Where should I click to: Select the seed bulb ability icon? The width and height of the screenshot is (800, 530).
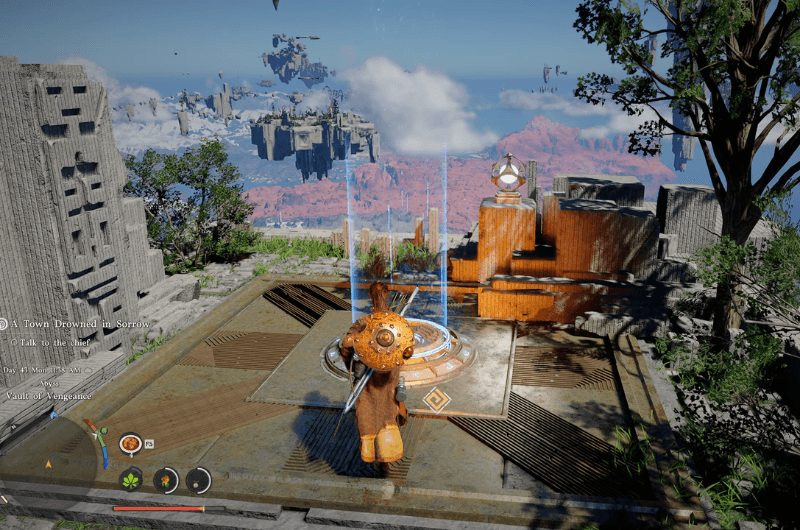click(198, 480)
